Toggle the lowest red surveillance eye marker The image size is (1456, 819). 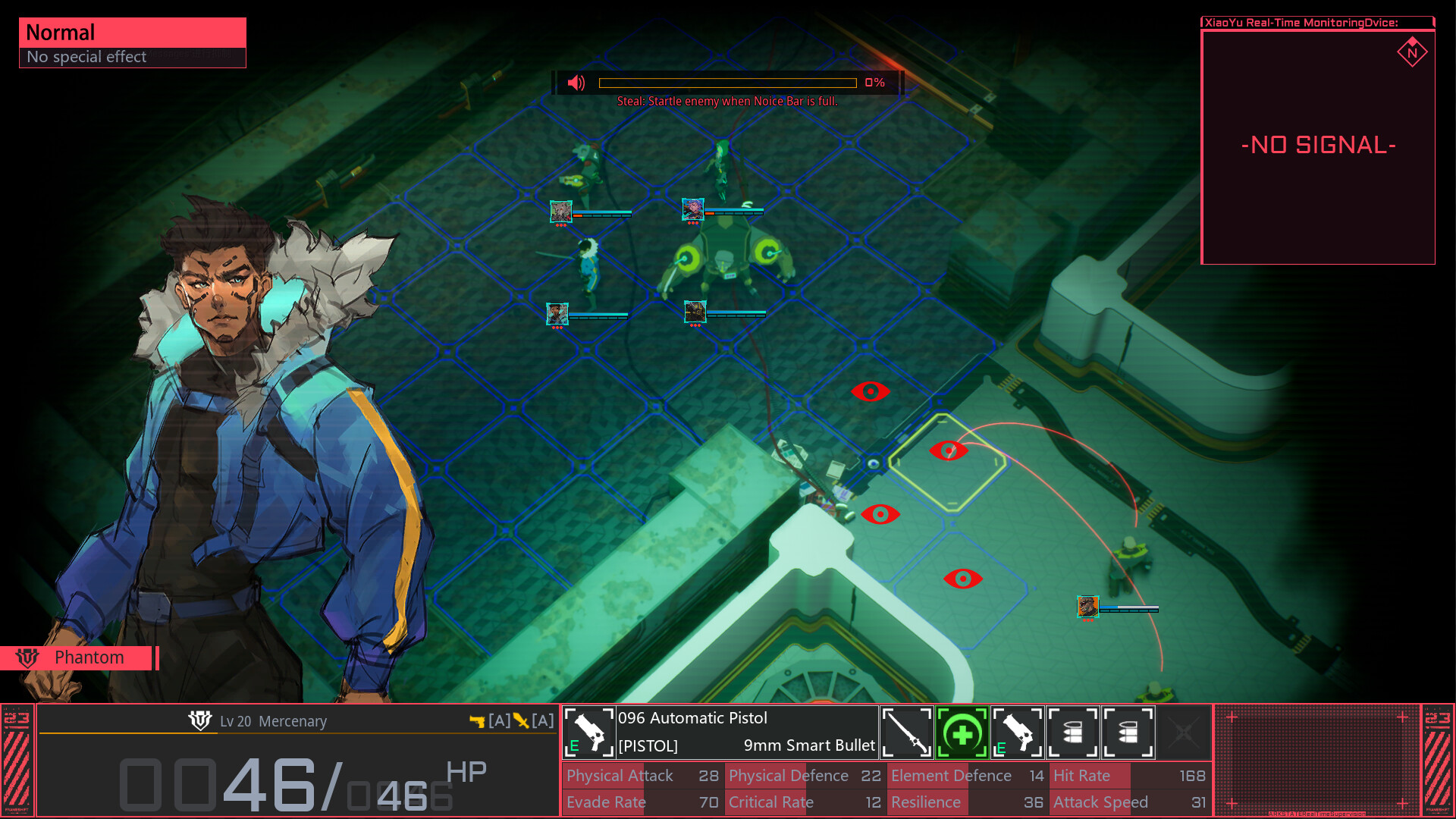pos(963,579)
